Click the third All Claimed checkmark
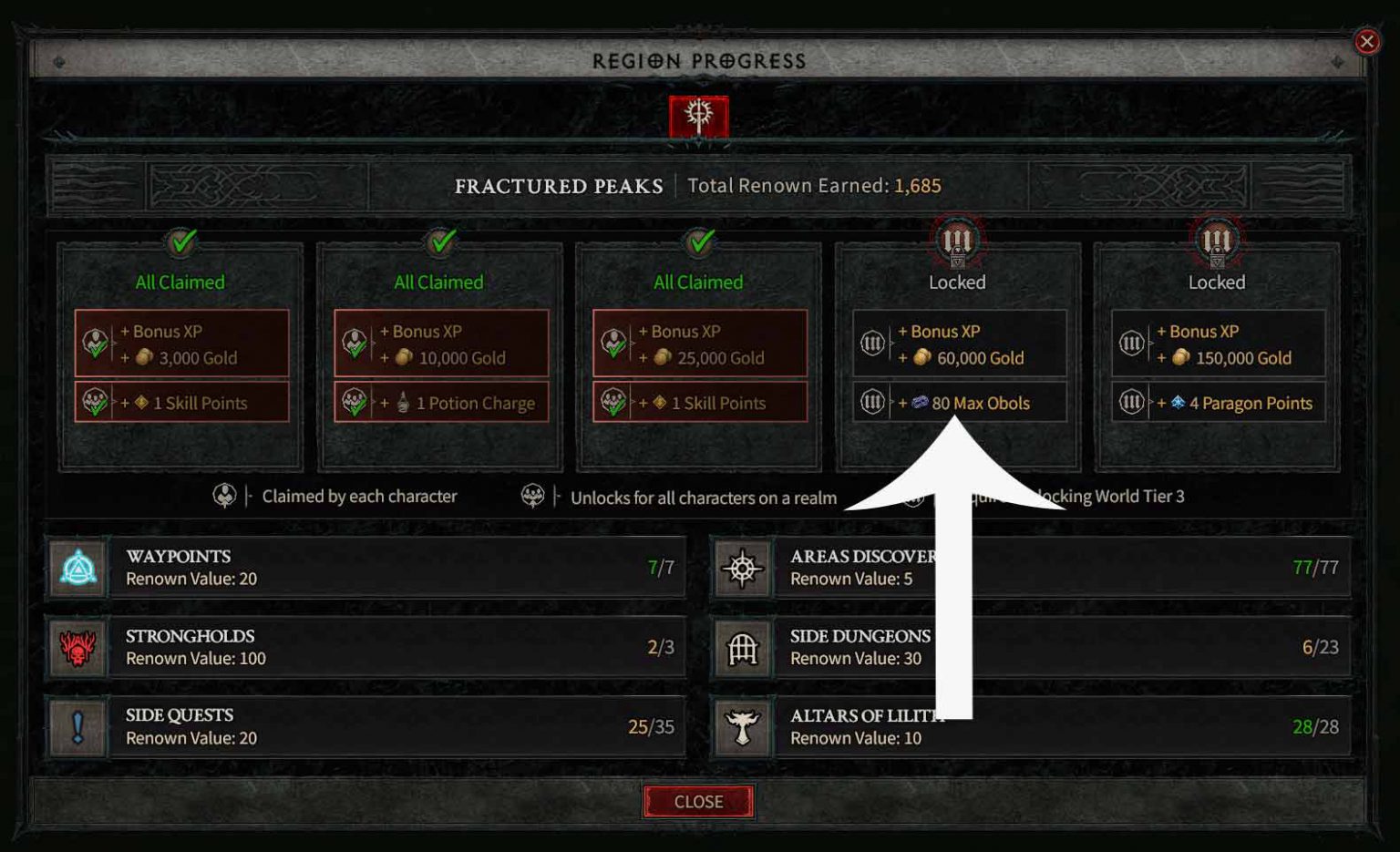The height and width of the screenshot is (852, 1400). [697, 243]
